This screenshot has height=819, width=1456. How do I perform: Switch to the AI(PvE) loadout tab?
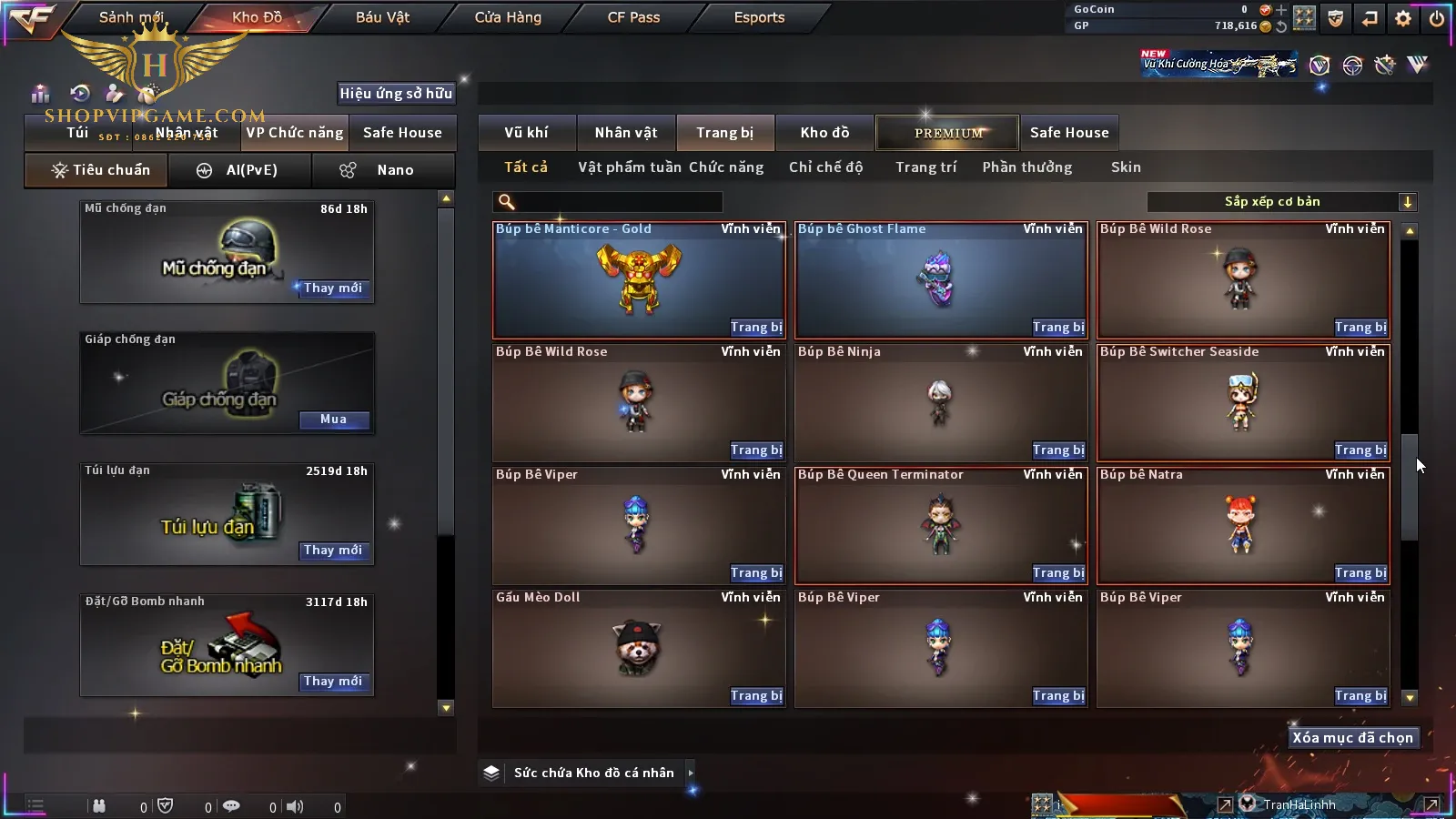coord(241,170)
